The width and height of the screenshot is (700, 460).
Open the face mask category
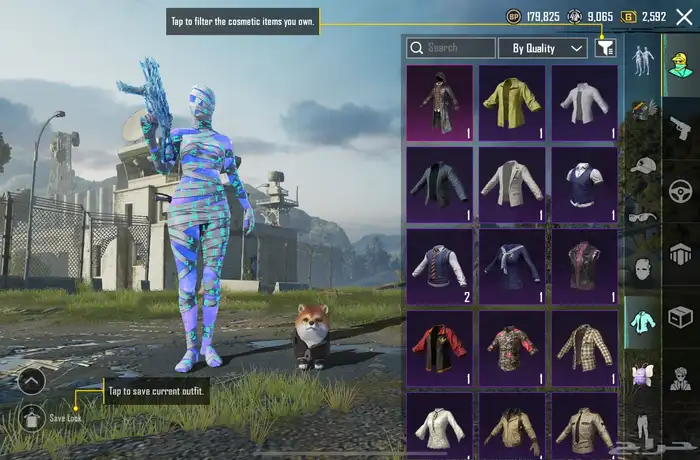point(643,270)
